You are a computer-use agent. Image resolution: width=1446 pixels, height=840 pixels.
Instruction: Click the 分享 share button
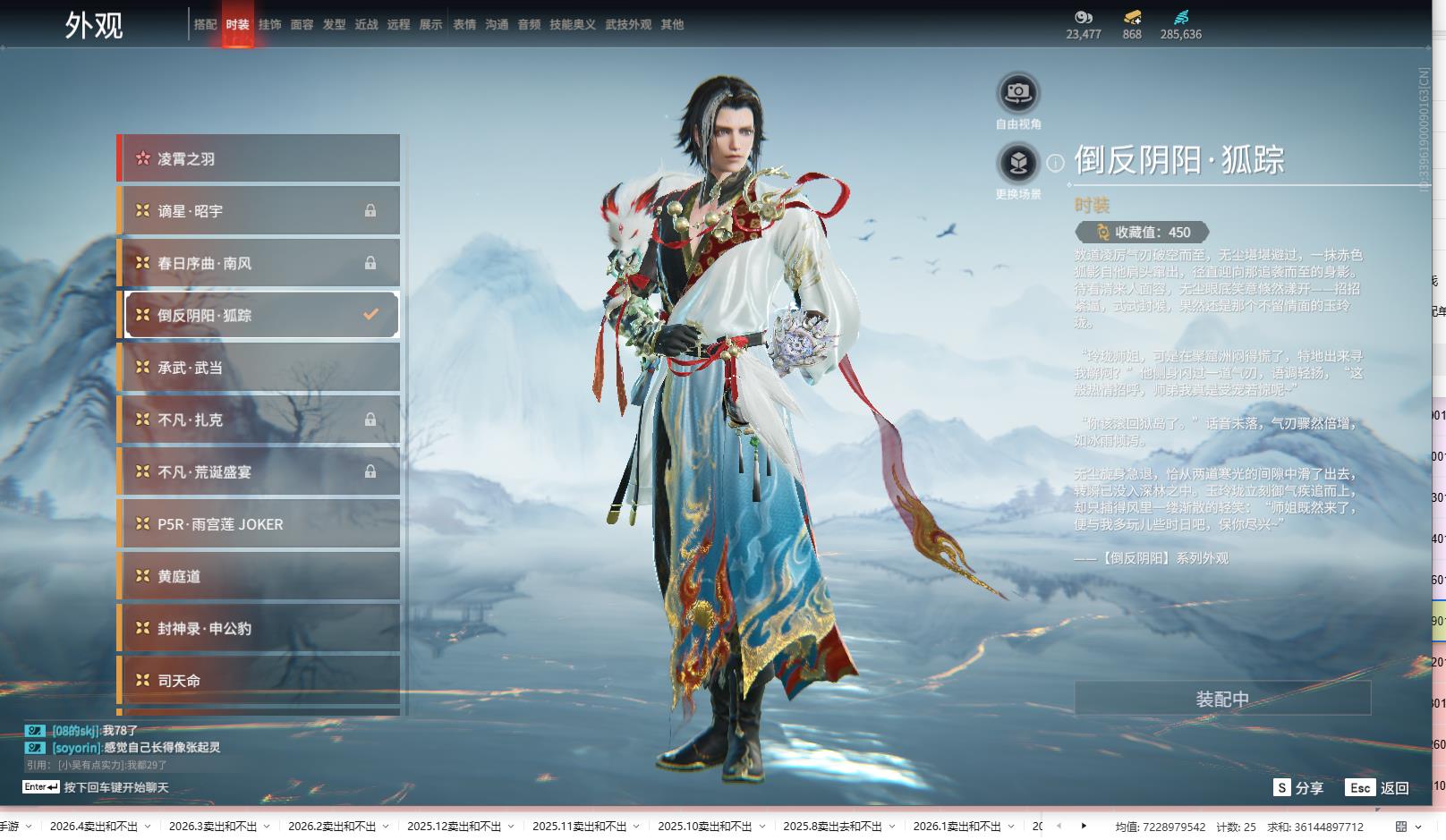(x=1298, y=788)
